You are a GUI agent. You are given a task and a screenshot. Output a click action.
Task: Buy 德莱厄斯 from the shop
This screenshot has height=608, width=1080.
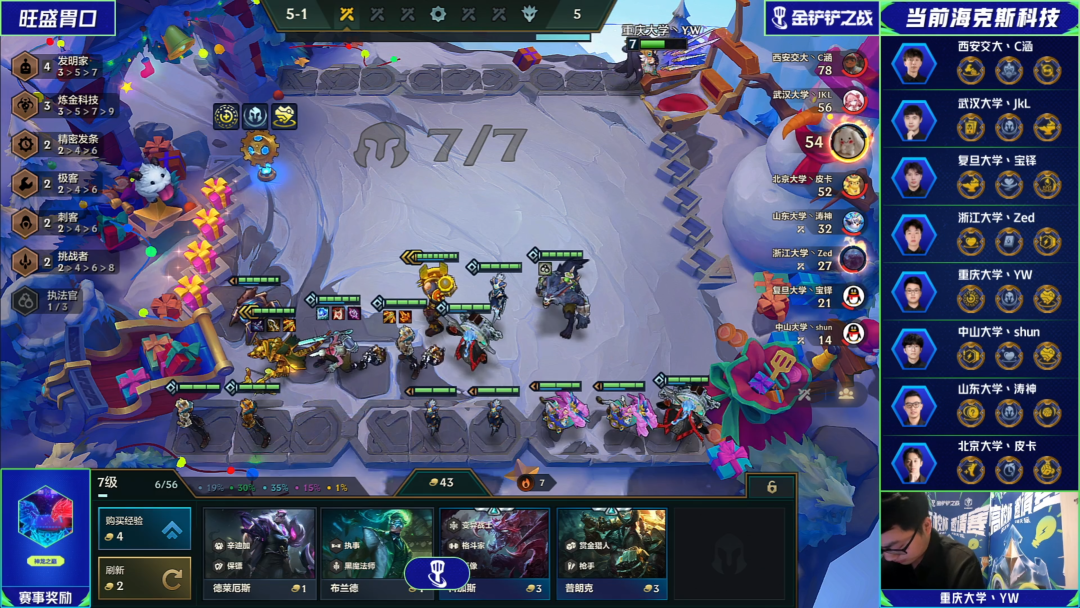click(260, 552)
